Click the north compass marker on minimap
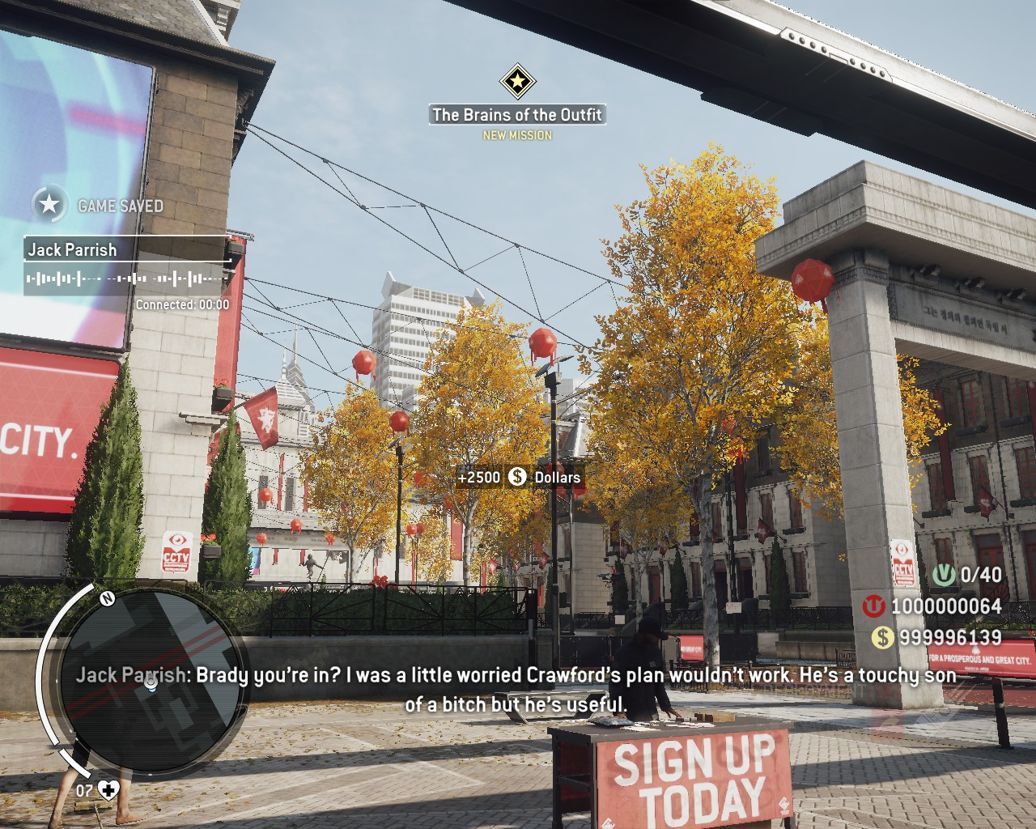The width and height of the screenshot is (1036, 829). click(107, 599)
